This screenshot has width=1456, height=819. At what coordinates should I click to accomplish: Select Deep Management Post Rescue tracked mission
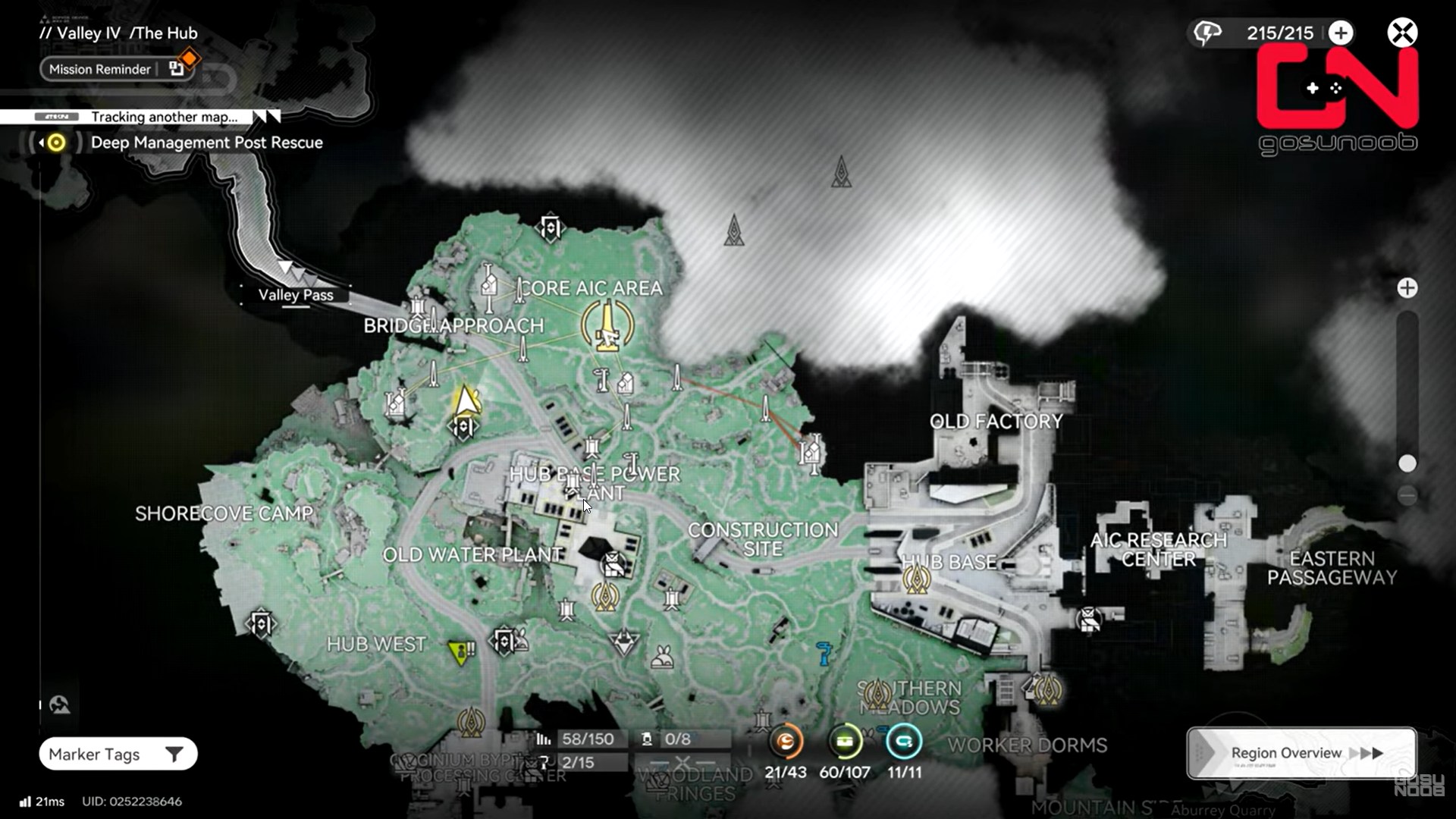click(x=206, y=143)
